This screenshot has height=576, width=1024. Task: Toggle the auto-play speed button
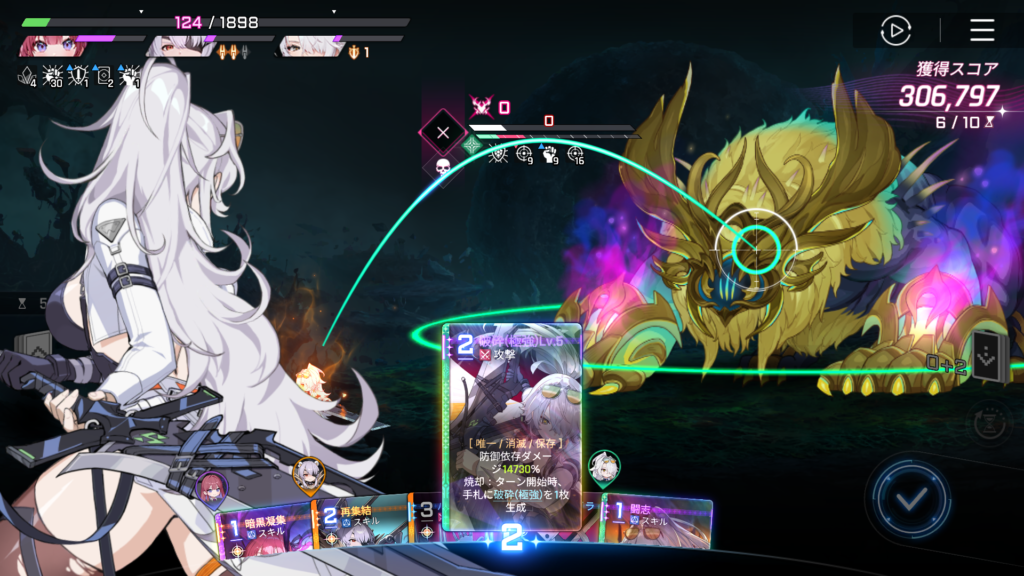[895, 30]
